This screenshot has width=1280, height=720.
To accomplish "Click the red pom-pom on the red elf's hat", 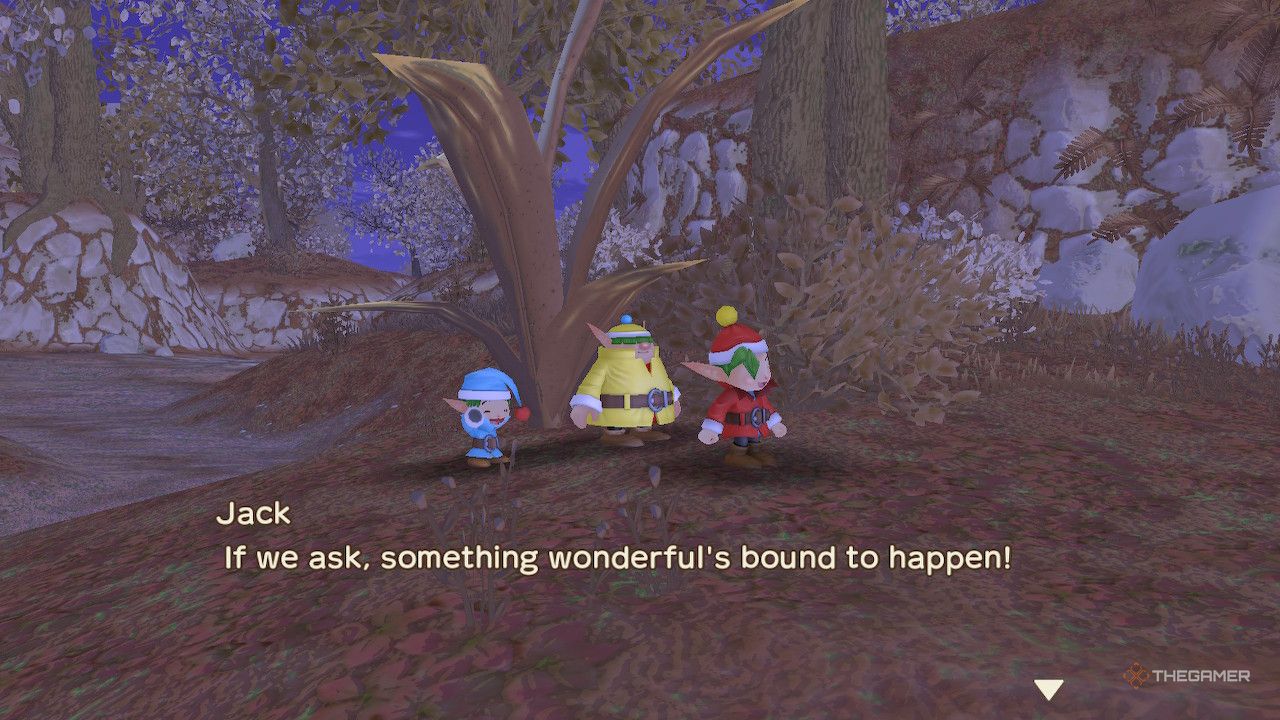I will pos(726,315).
